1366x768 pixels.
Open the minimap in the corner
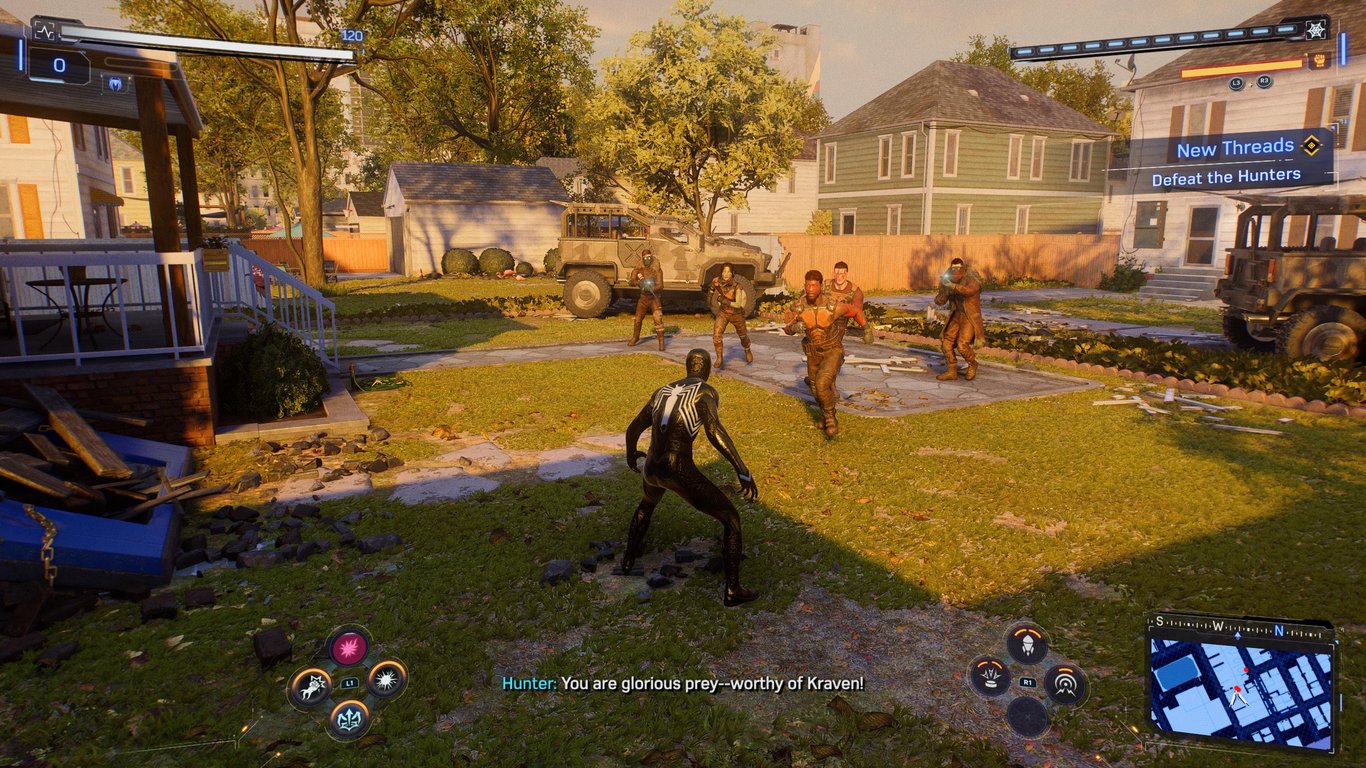point(1241,684)
